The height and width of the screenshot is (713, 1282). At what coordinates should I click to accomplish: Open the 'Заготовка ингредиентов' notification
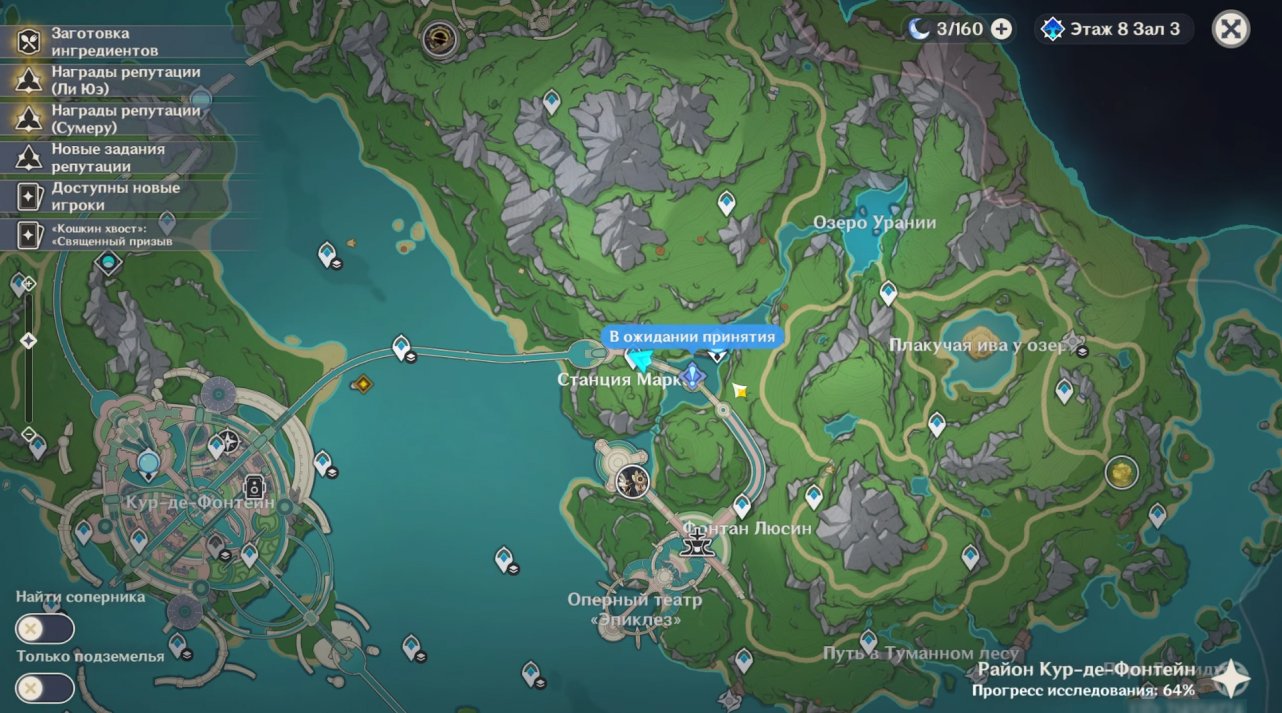[x=105, y=42]
